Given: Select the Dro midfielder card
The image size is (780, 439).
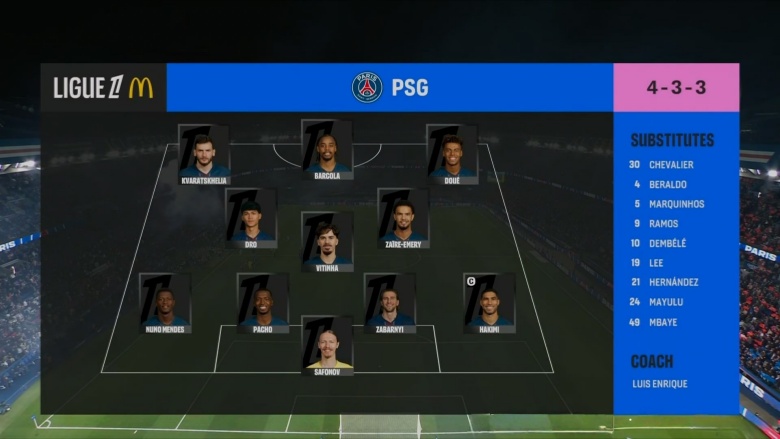Looking at the screenshot, I should (251, 218).
